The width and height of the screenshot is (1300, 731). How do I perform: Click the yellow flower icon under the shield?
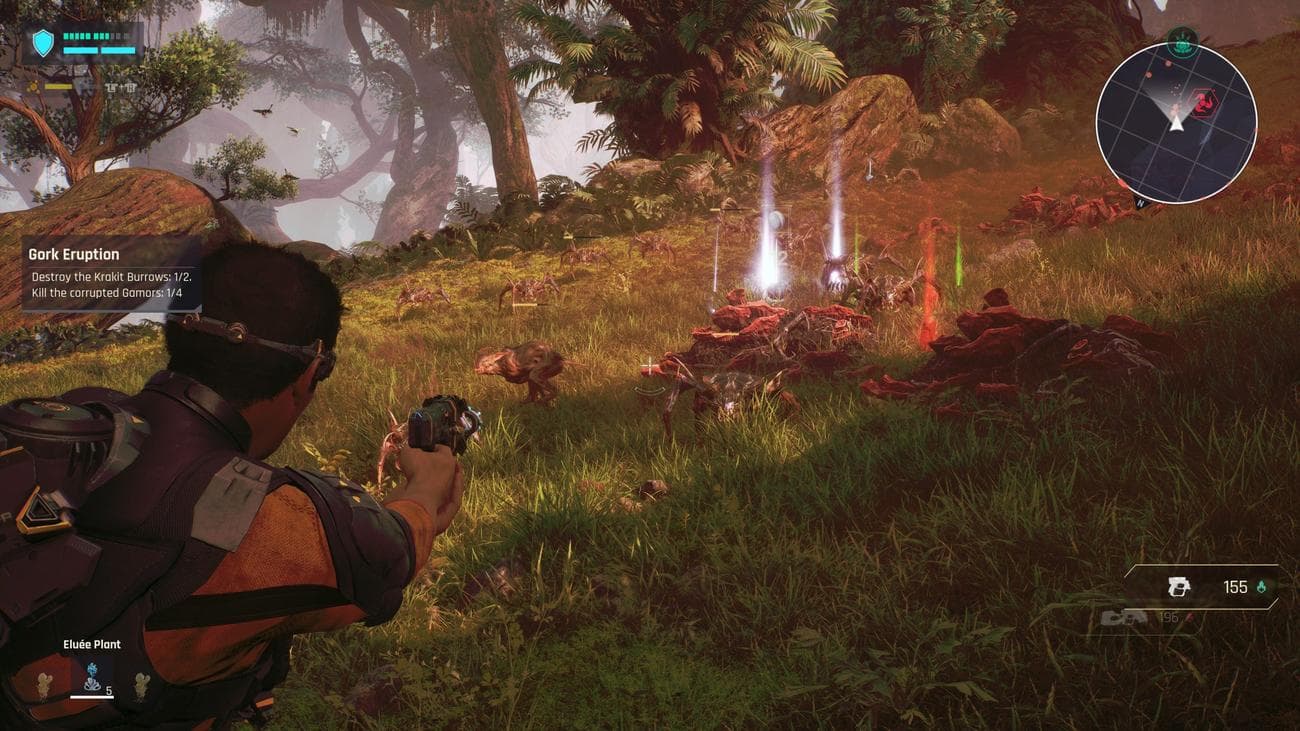[34, 87]
